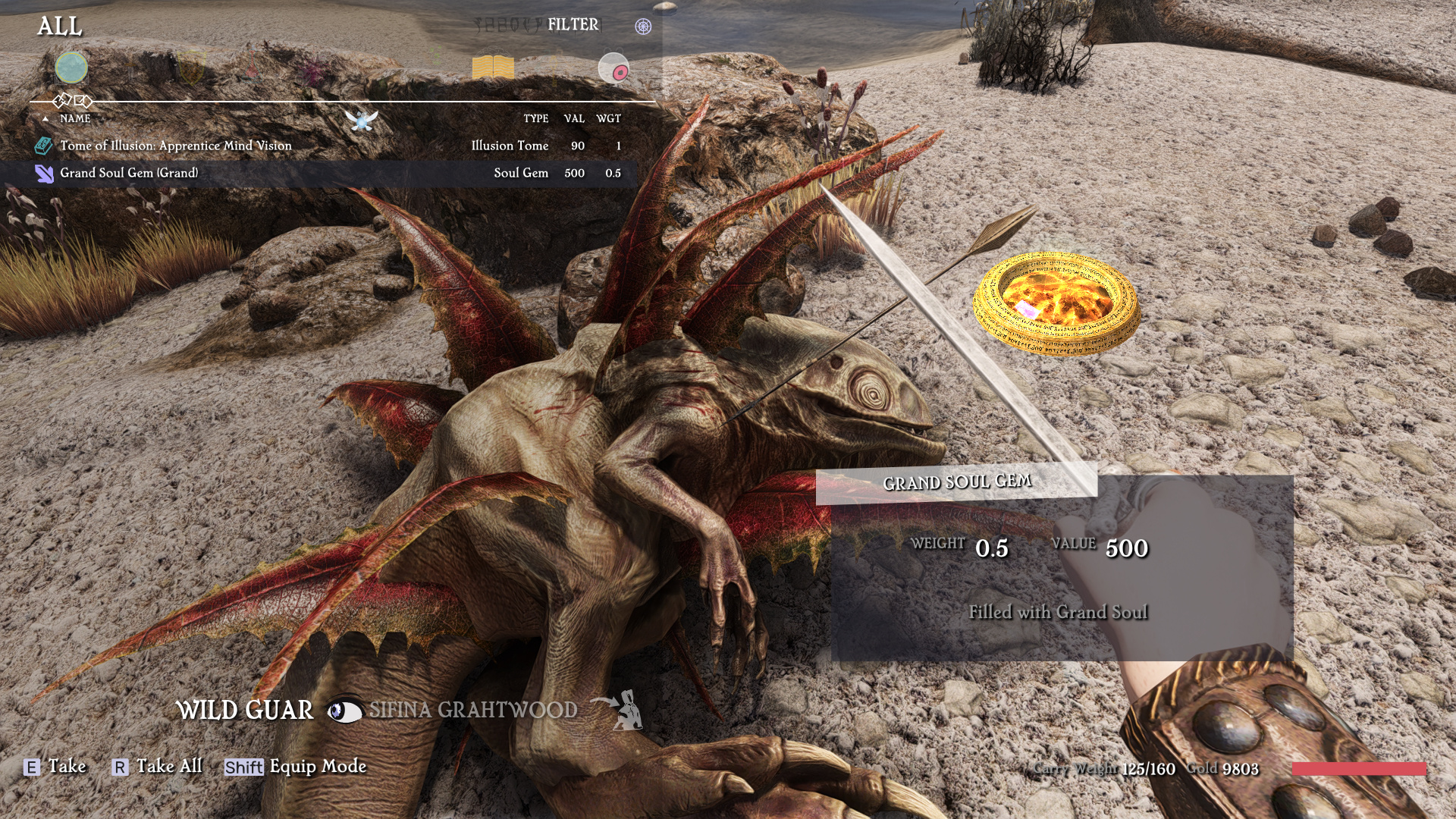Open the wheel icon beside Filter
This screenshot has height=819, width=1456.
click(643, 27)
